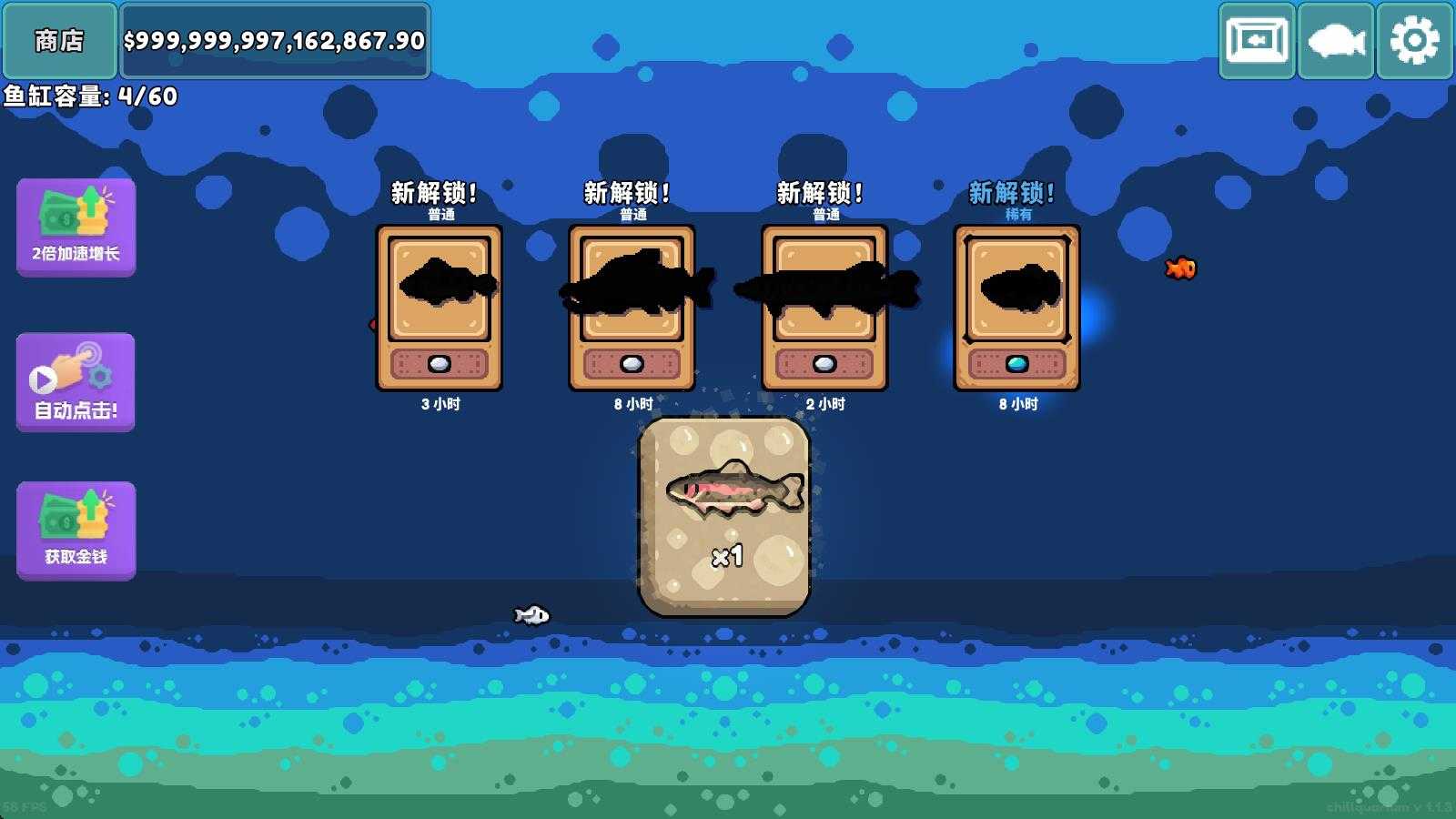
Task: Click the 新解锁 label above the rare card
Action: coord(1012,192)
